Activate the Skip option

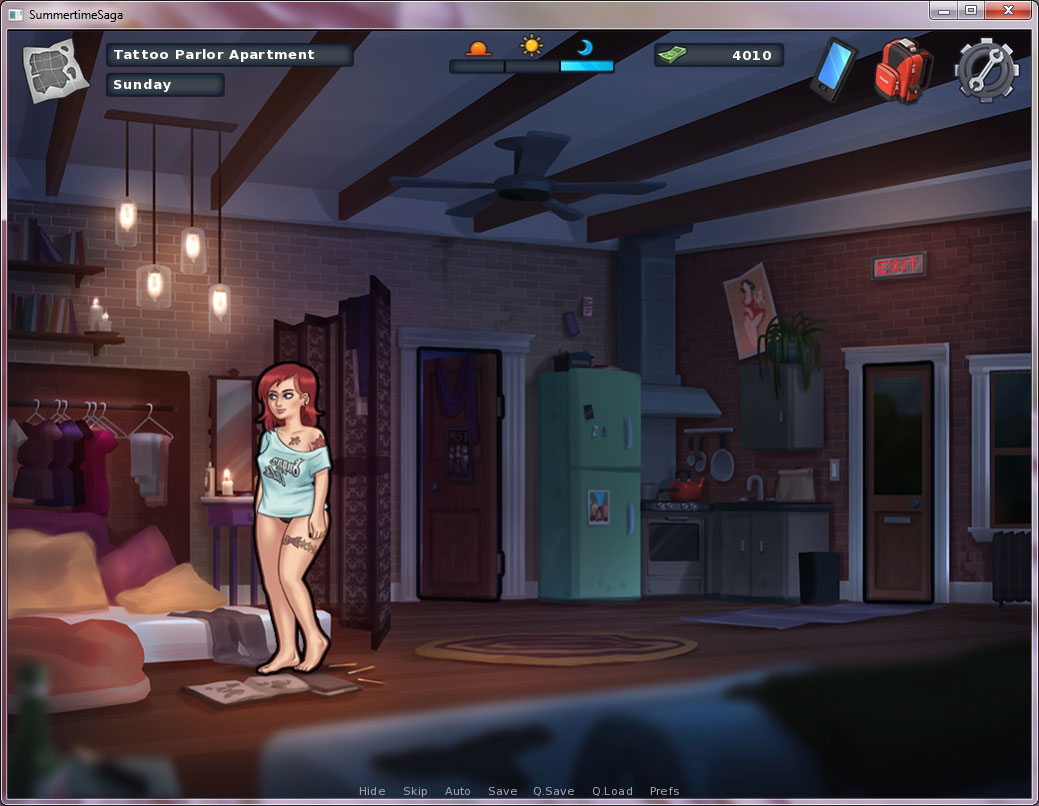[415, 791]
